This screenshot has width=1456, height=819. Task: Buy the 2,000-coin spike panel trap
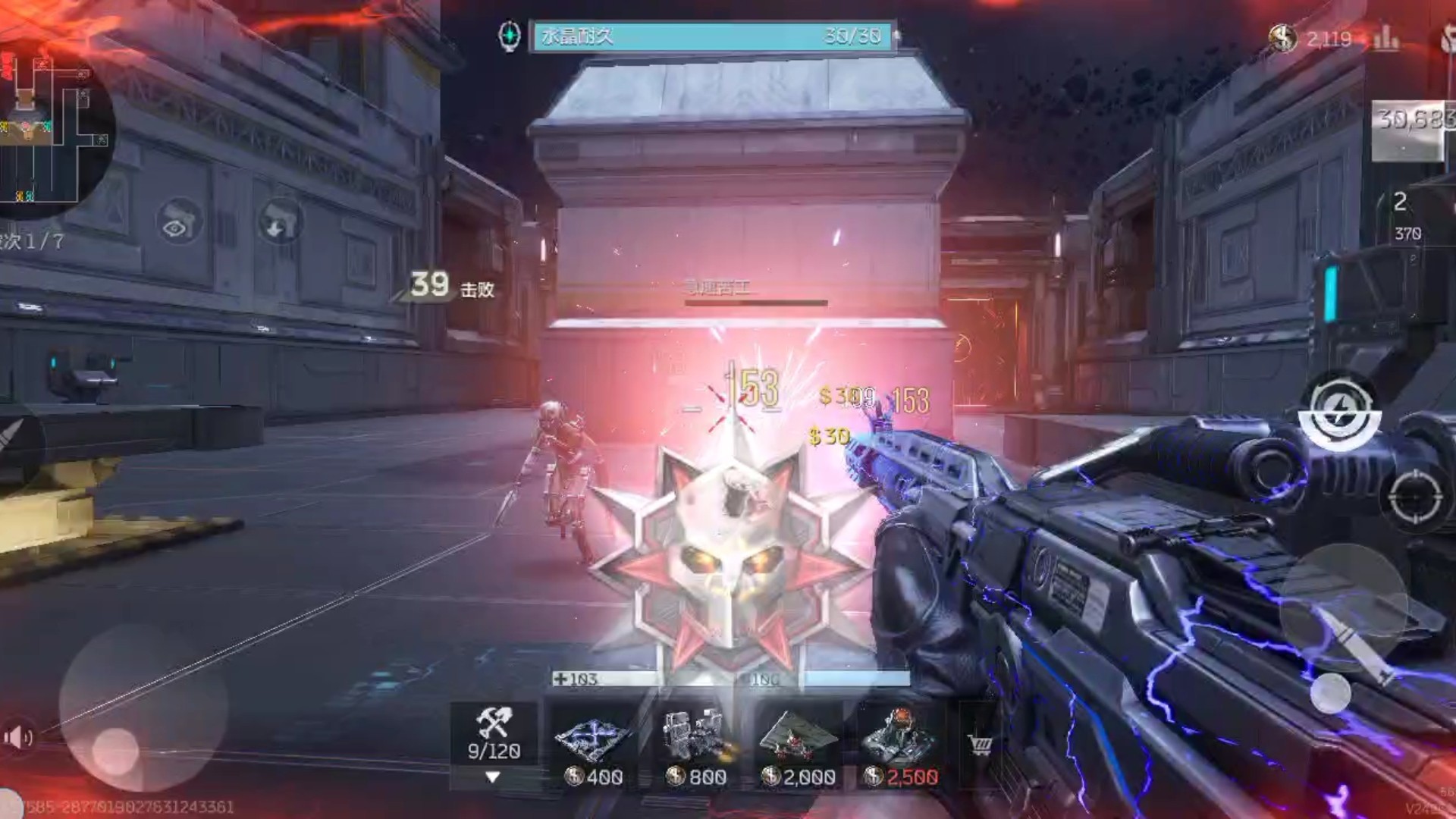(798, 747)
